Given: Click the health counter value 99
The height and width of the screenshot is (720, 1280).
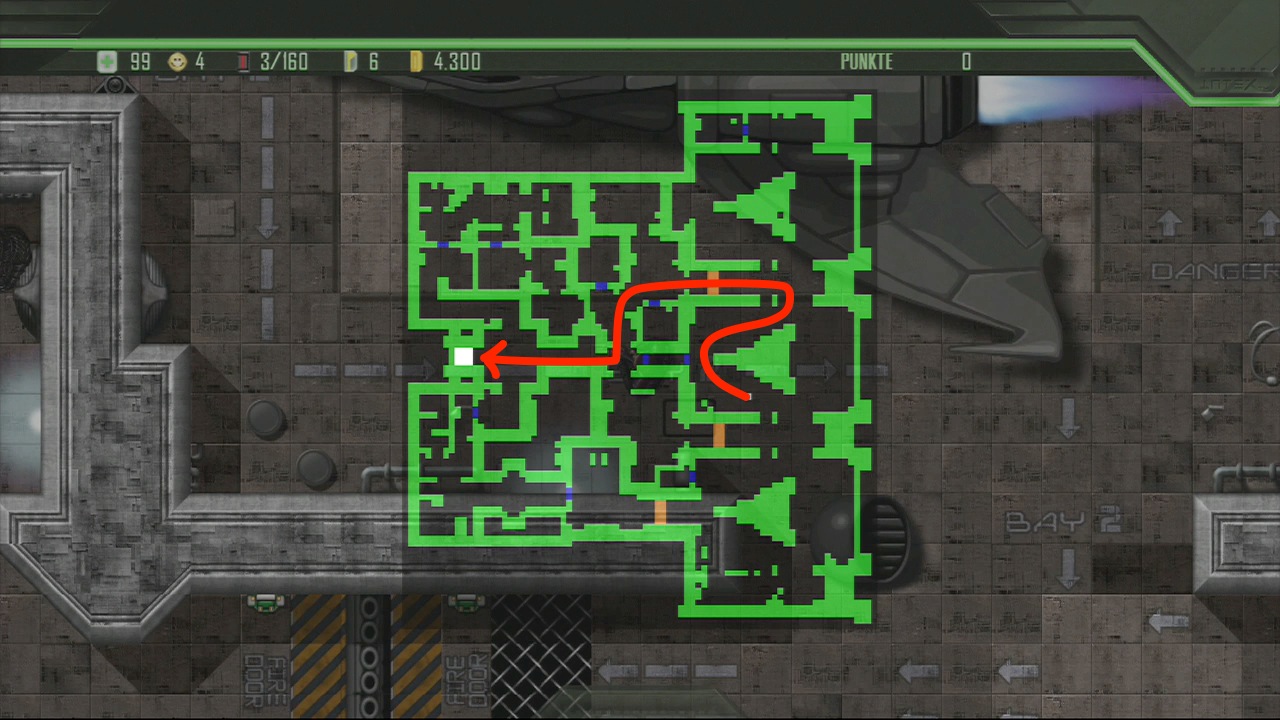Looking at the screenshot, I should [140, 61].
